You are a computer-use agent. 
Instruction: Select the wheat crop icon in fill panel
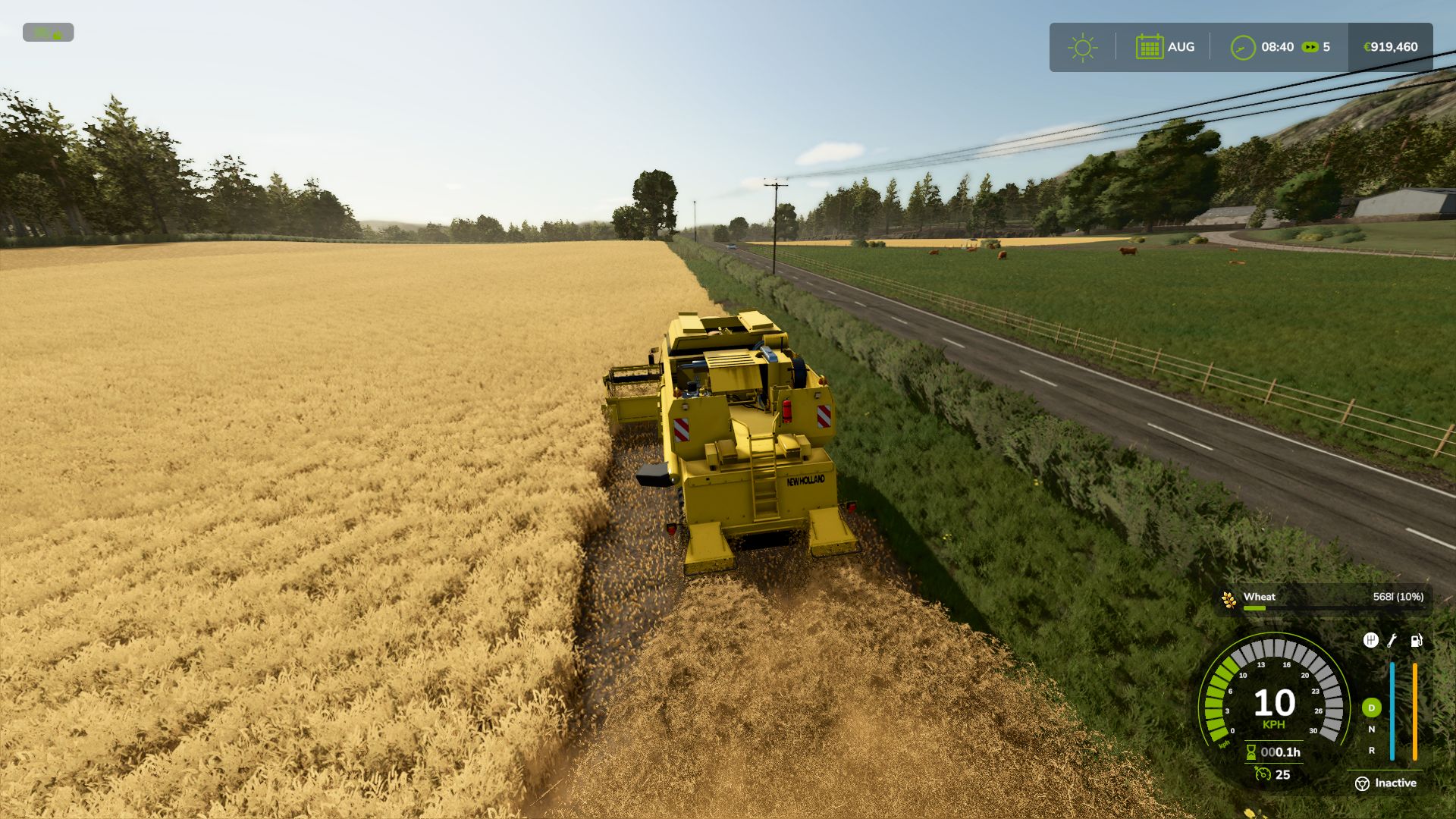[1228, 600]
